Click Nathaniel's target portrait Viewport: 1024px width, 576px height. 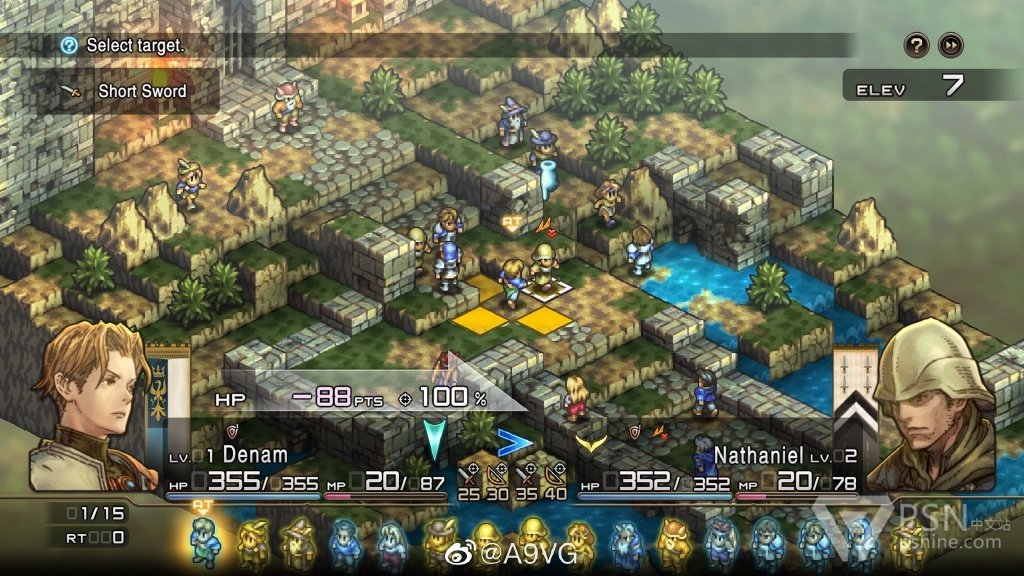[x=935, y=405]
